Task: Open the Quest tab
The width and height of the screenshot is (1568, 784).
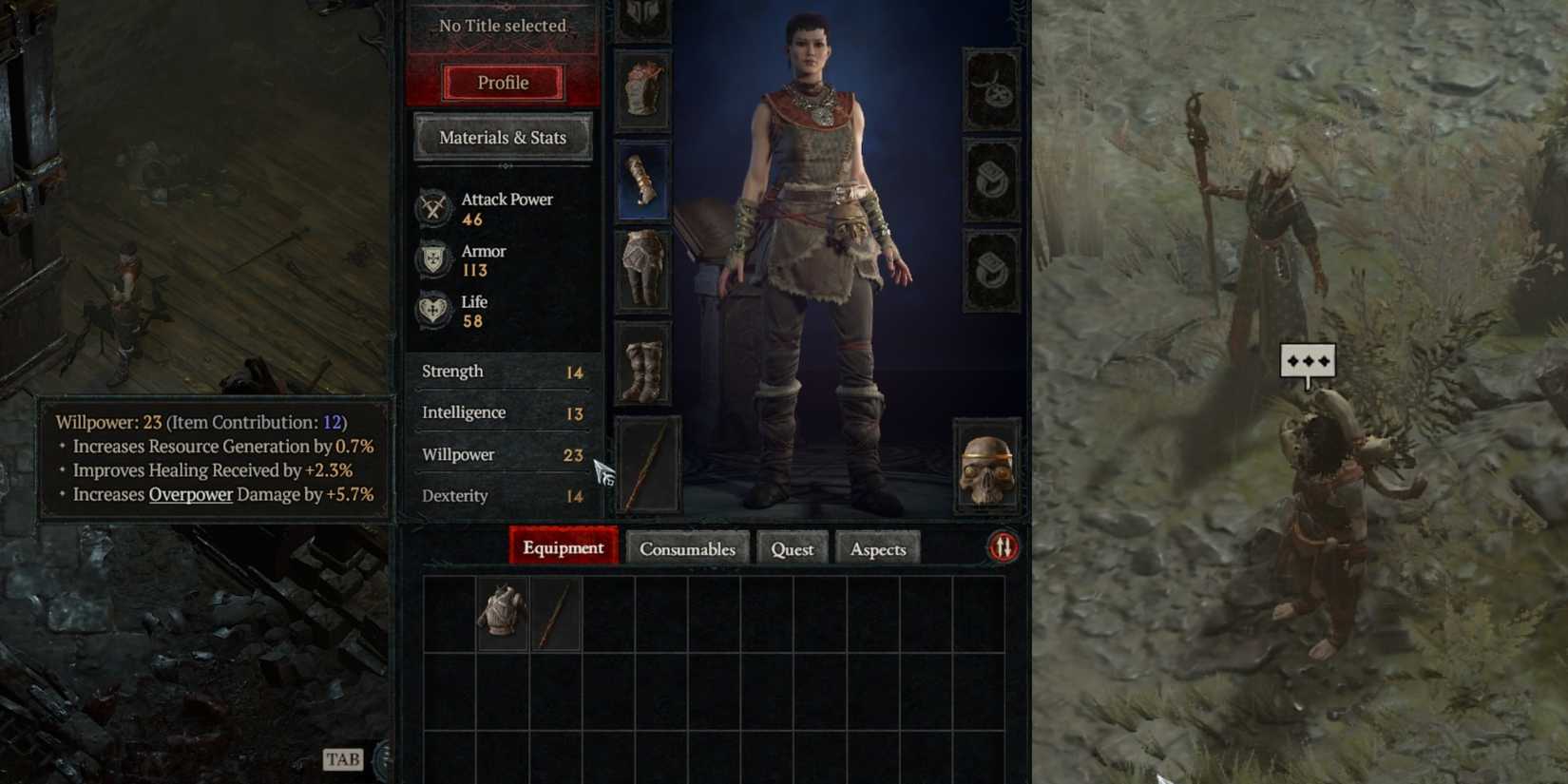Action: click(x=792, y=548)
